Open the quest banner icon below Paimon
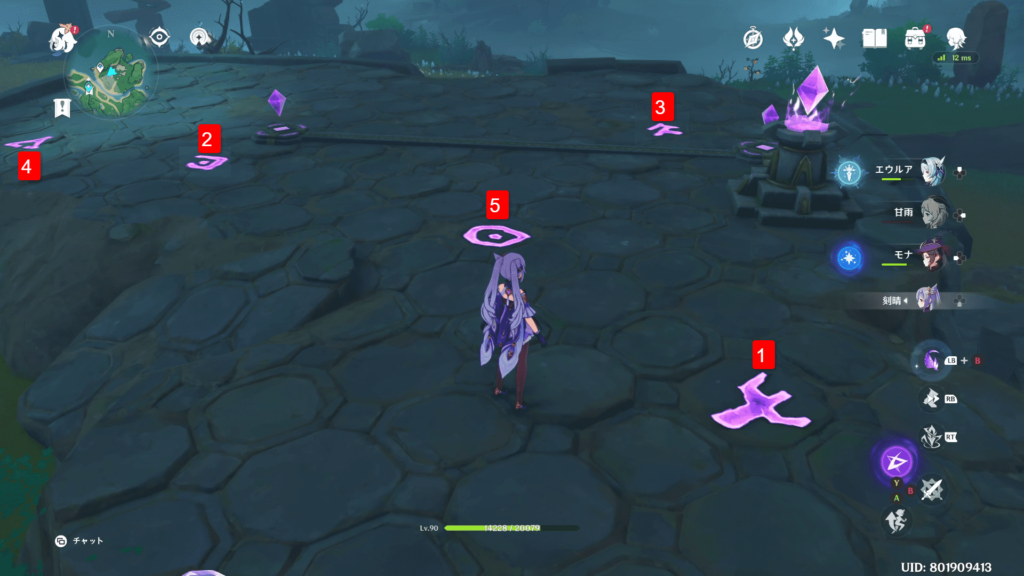The width and height of the screenshot is (1024, 576). click(x=62, y=107)
